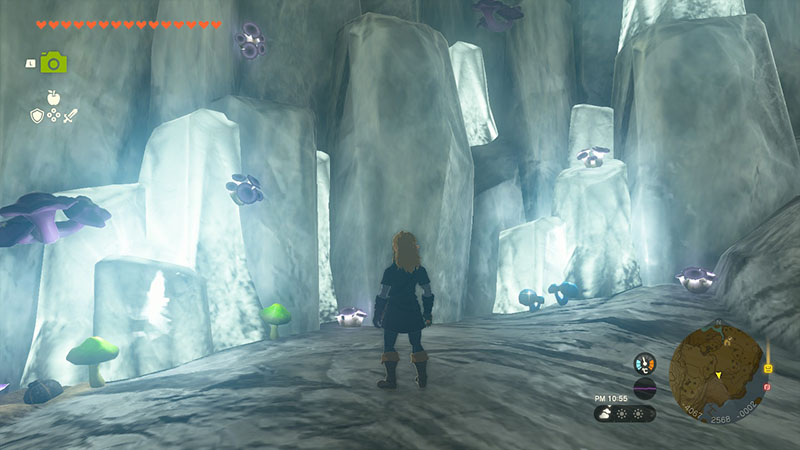Click the purple sound wave noise indicator
Screen dimensions: 800x450
coord(645,389)
